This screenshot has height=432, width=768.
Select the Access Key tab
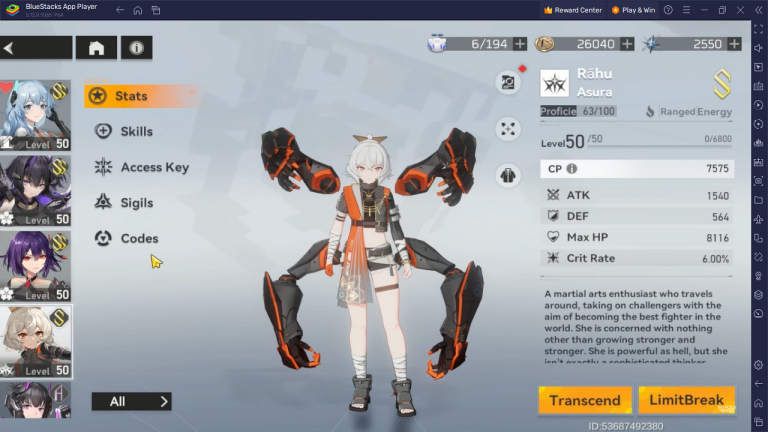(153, 167)
